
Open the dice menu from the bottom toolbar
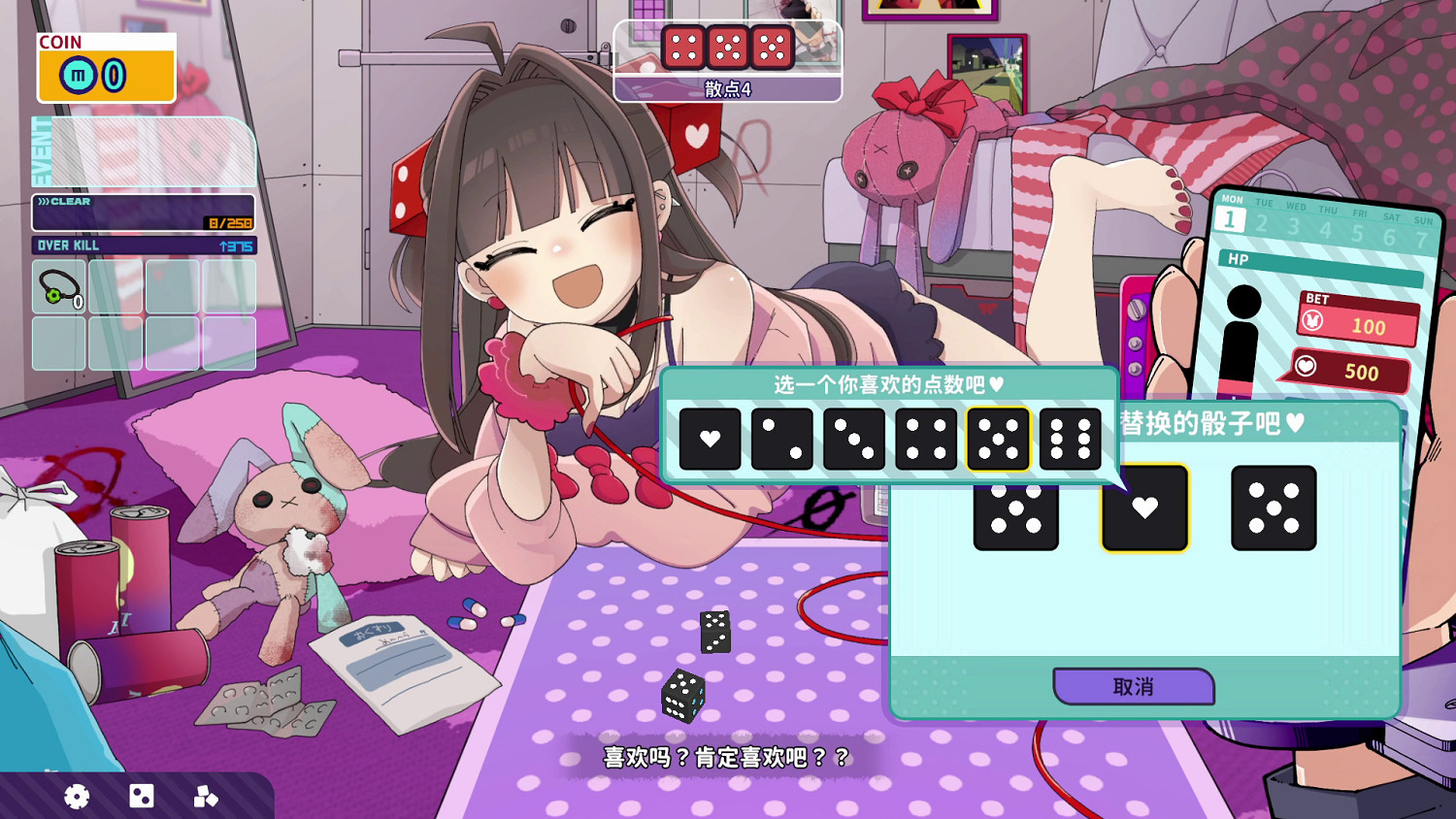click(x=142, y=797)
